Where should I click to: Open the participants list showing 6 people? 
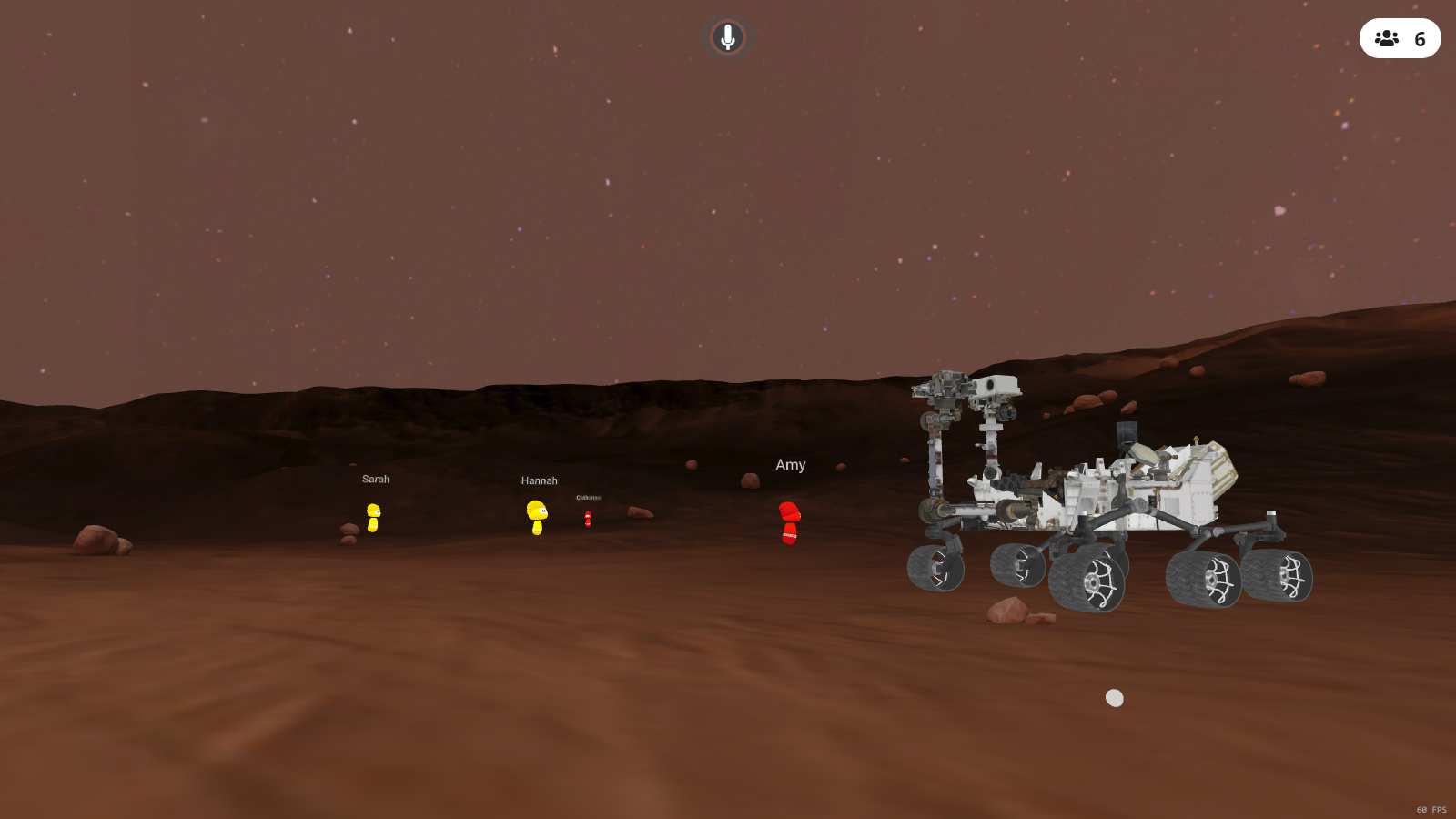coord(1400,38)
